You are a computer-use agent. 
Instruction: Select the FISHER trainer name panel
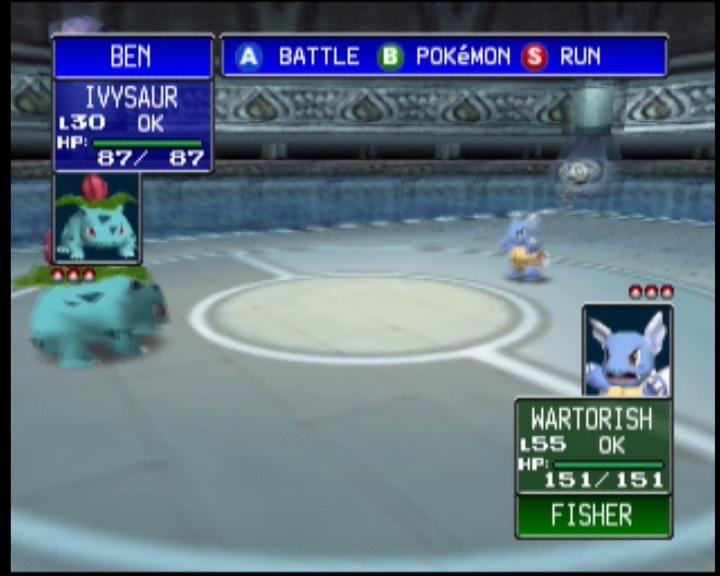[x=593, y=516]
